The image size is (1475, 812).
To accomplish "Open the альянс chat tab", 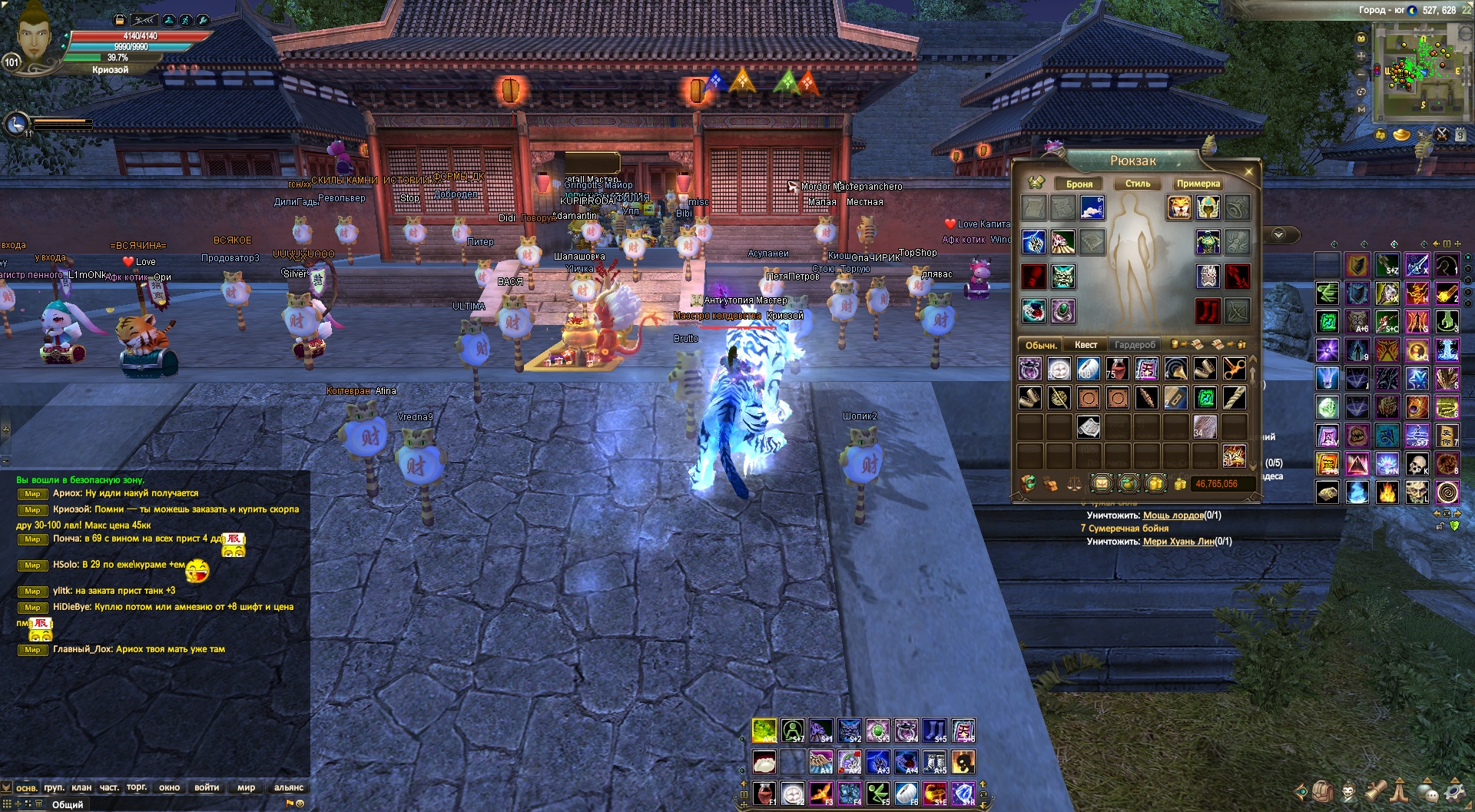I will pyautogui.click(x=289, y=787).
